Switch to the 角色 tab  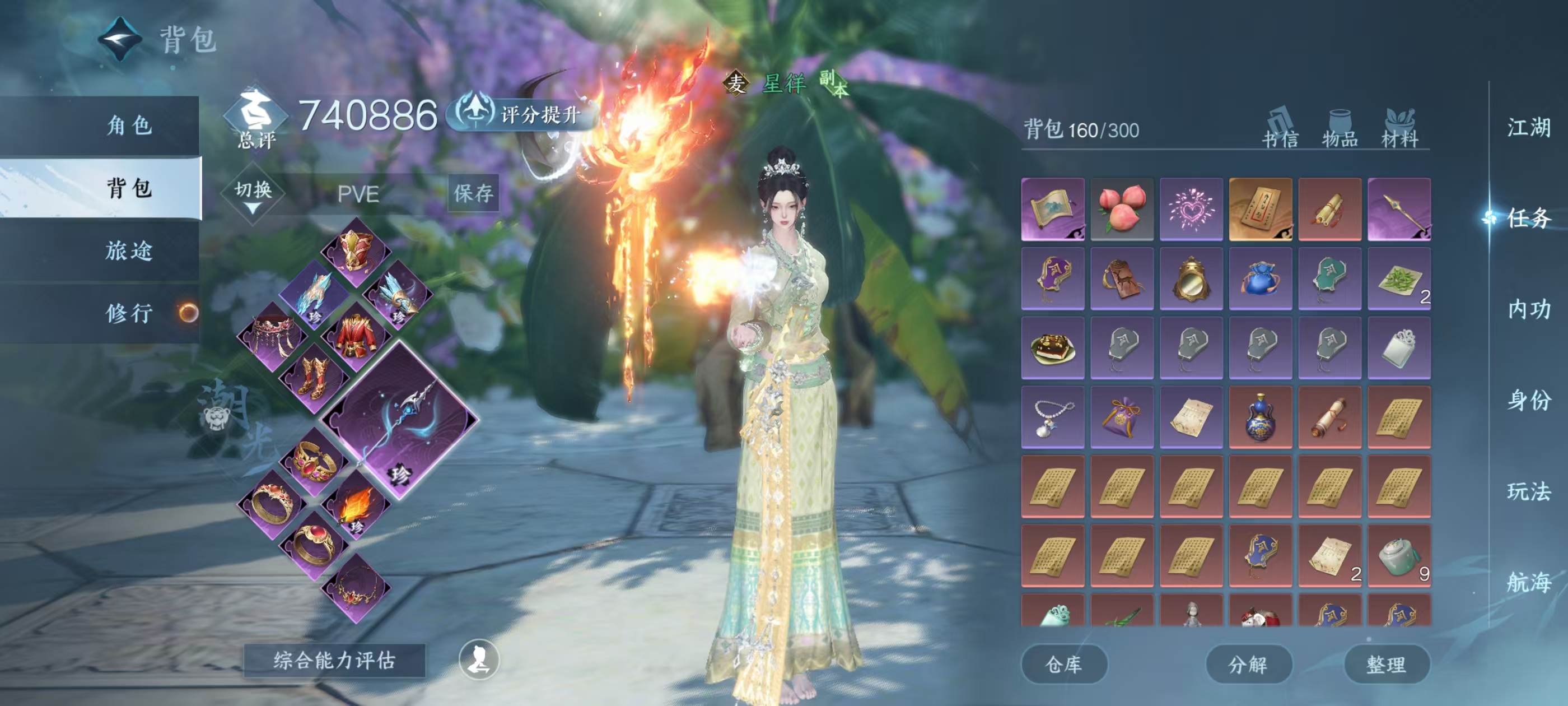point(129,126)
